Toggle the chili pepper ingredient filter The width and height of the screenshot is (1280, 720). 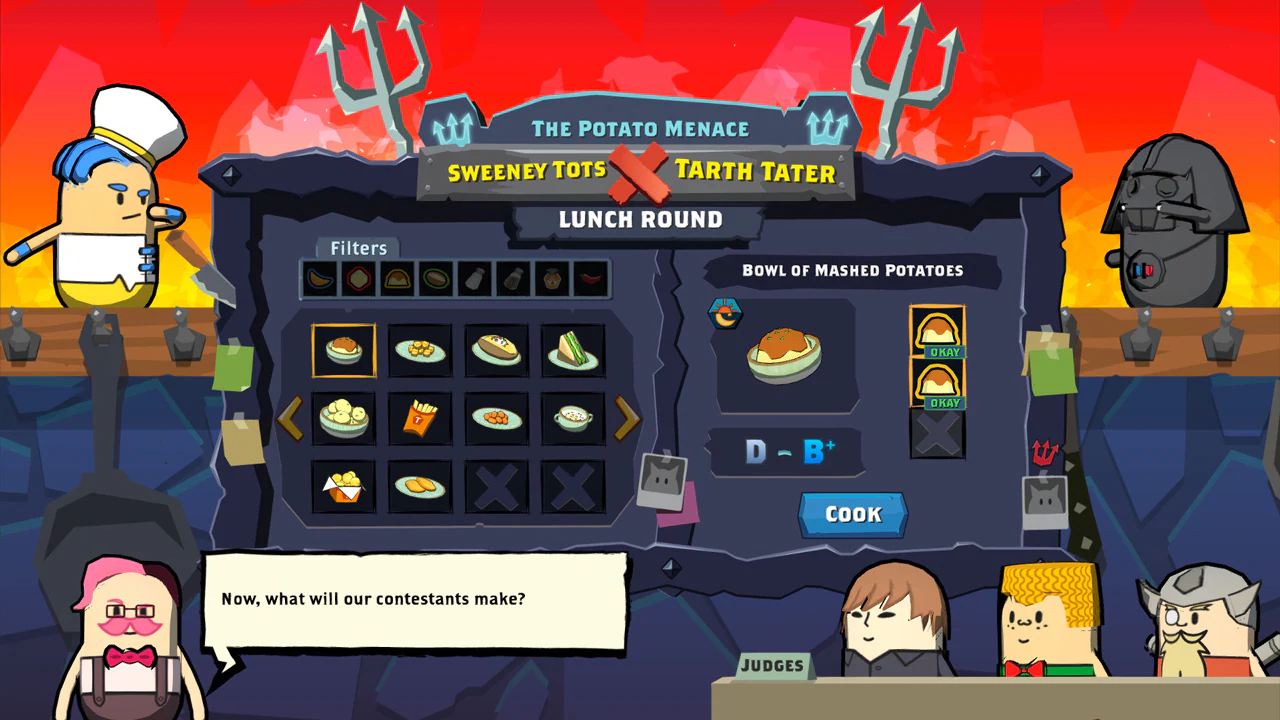point(588,278)
